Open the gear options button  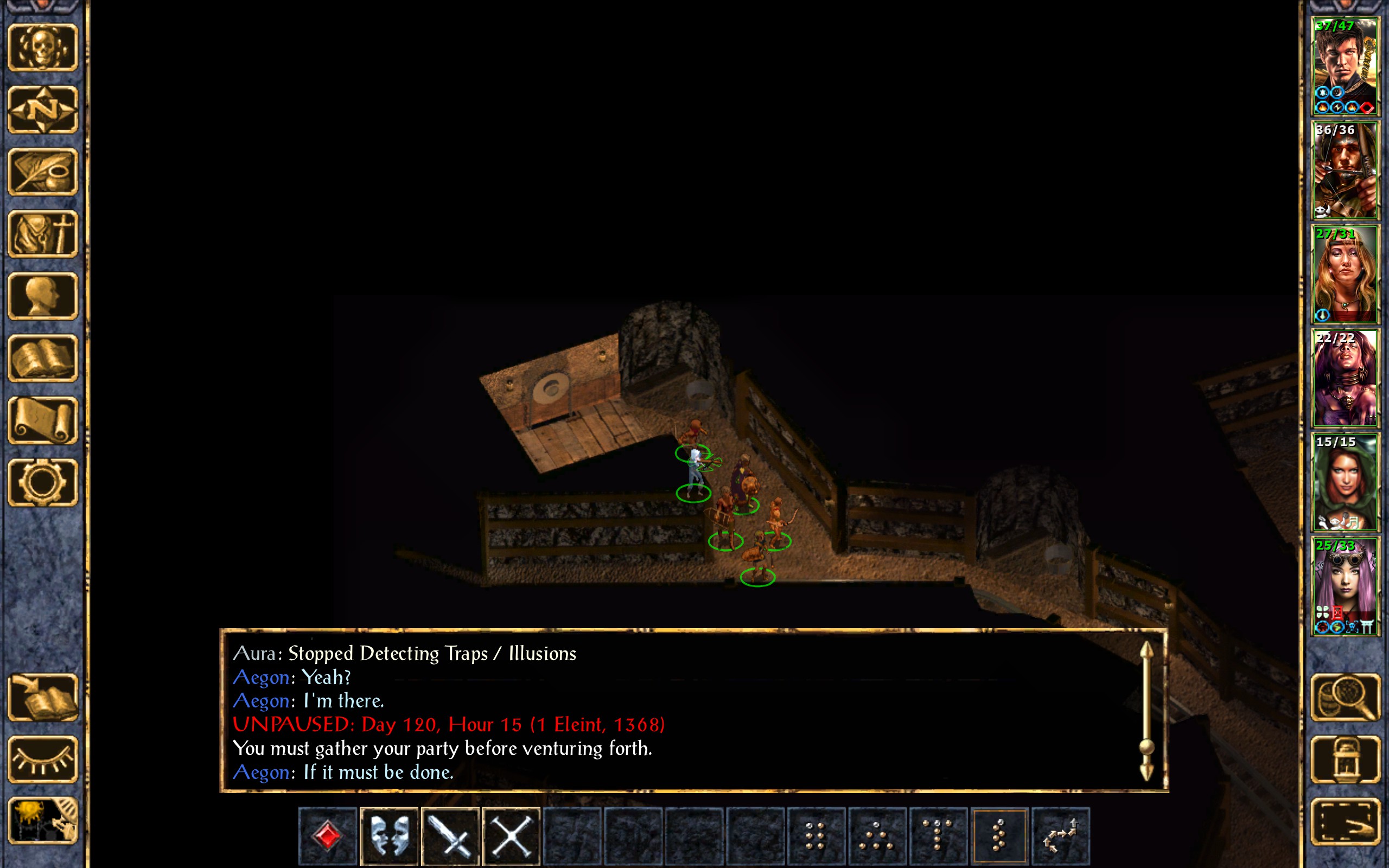point(43,483)
